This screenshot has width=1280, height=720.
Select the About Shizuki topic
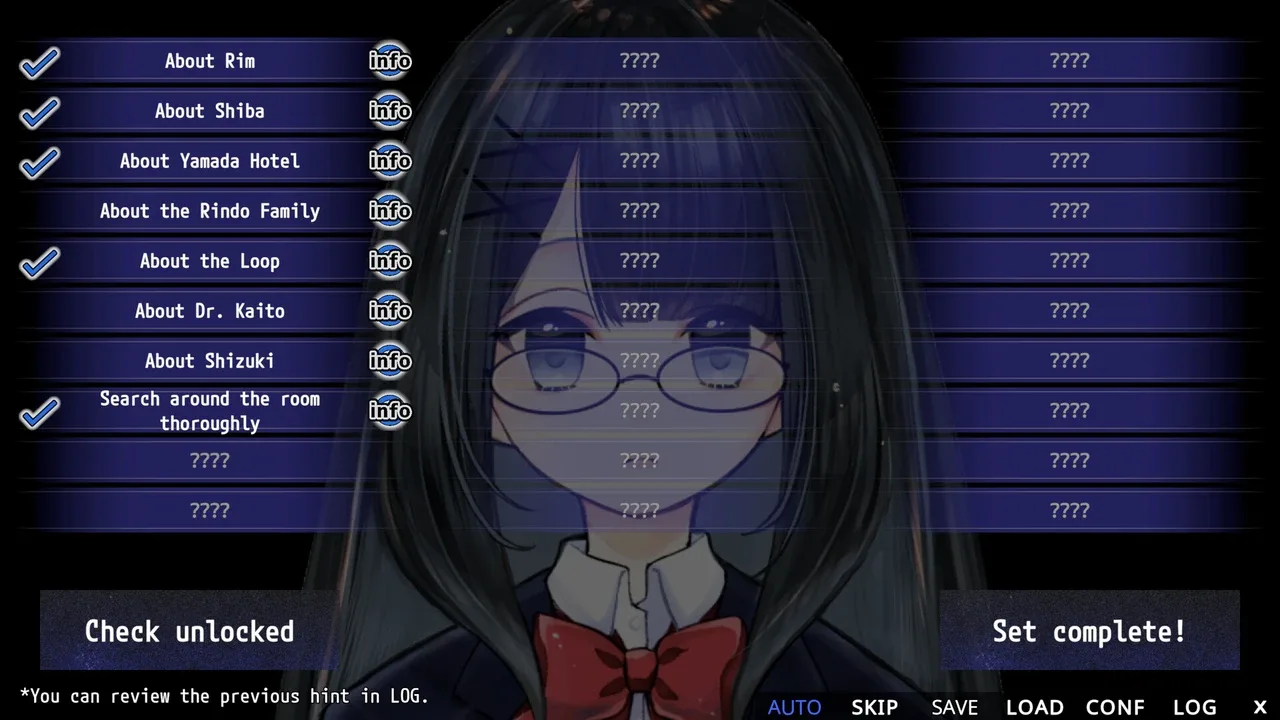pyautogui.click(x=210, y=361)
